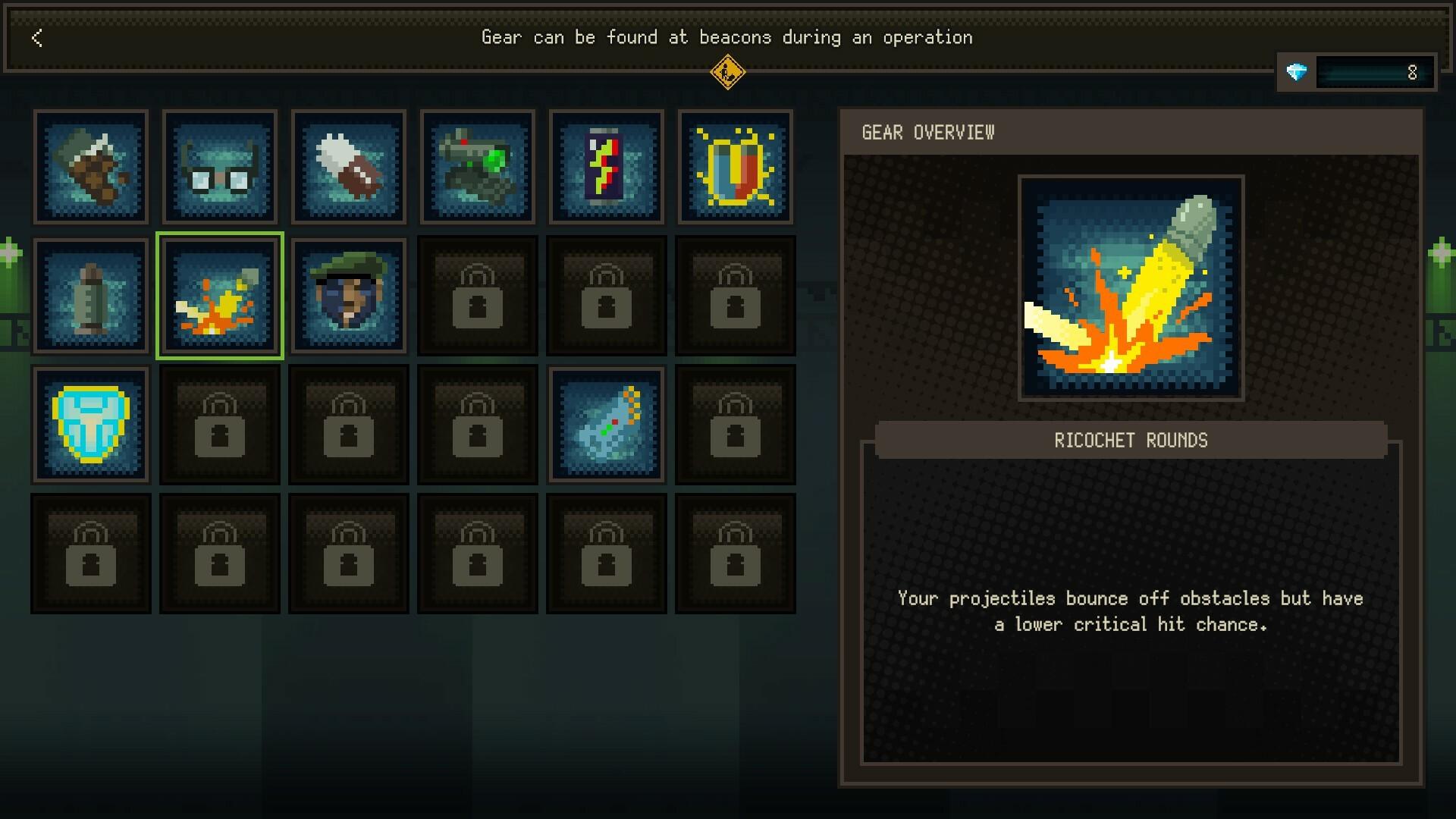The width and height of the screenshot is (1456, 819).
Task: Open the sentry turret gear item
Action: click(x=478, y=168)
